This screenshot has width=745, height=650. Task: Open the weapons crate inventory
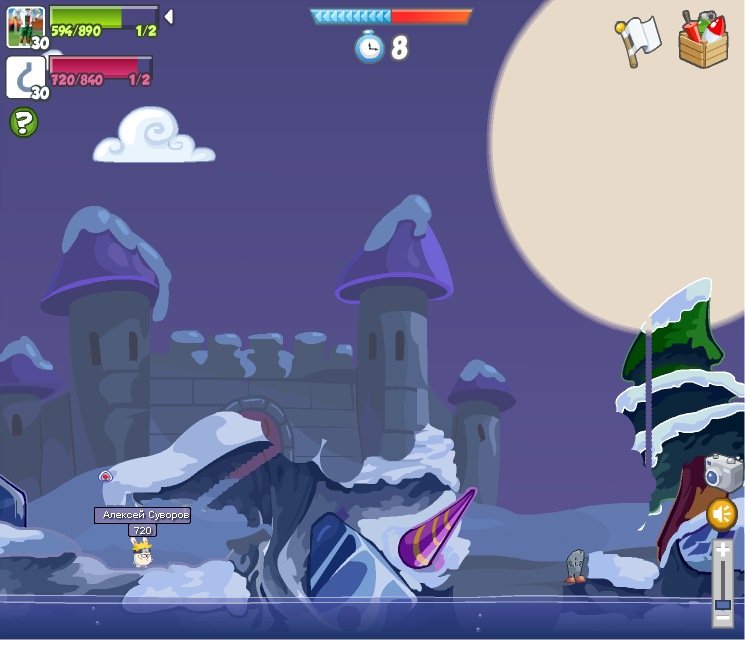coord(703,41)
